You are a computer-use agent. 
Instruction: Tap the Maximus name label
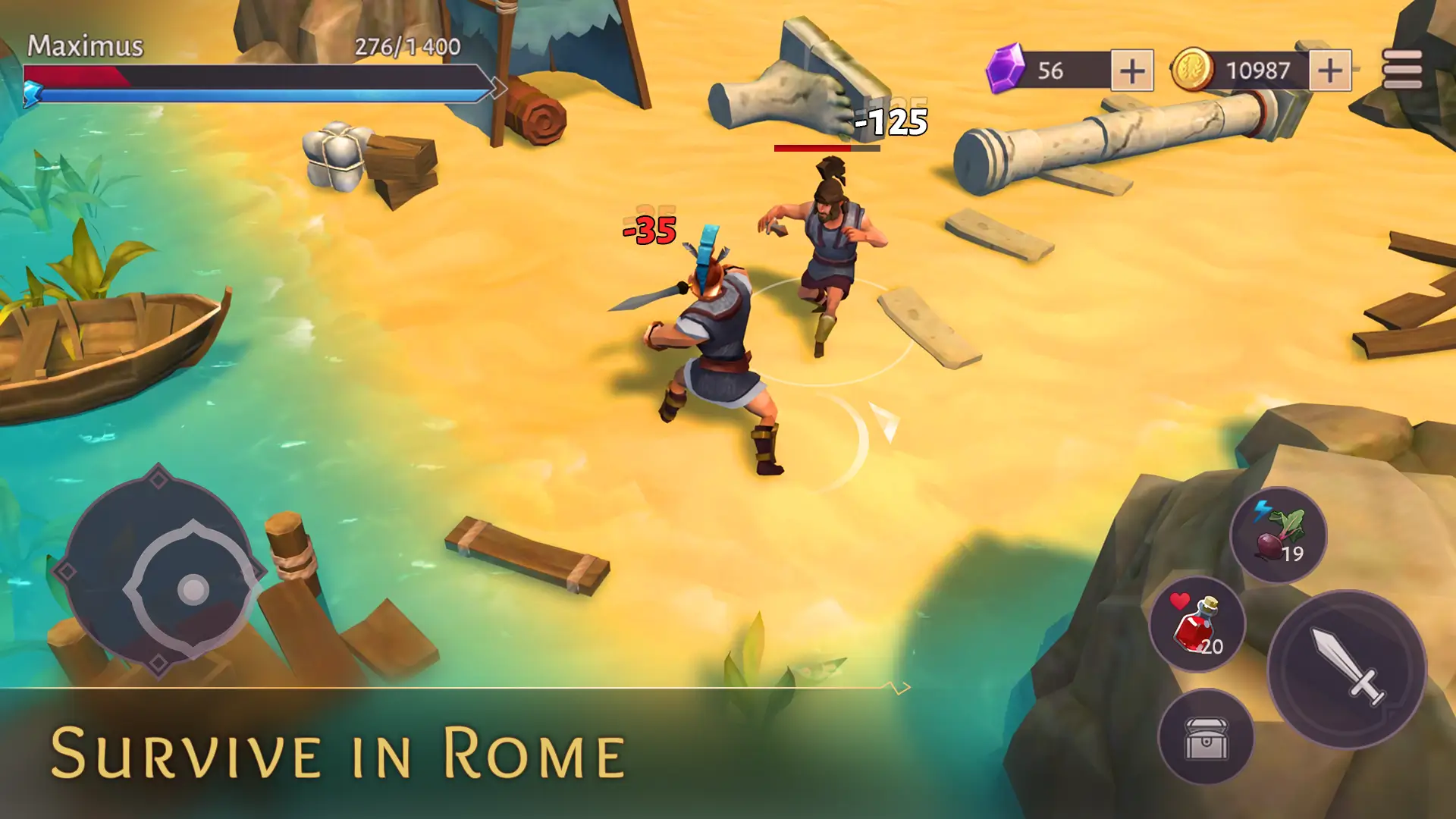click(x=86, y=45)
